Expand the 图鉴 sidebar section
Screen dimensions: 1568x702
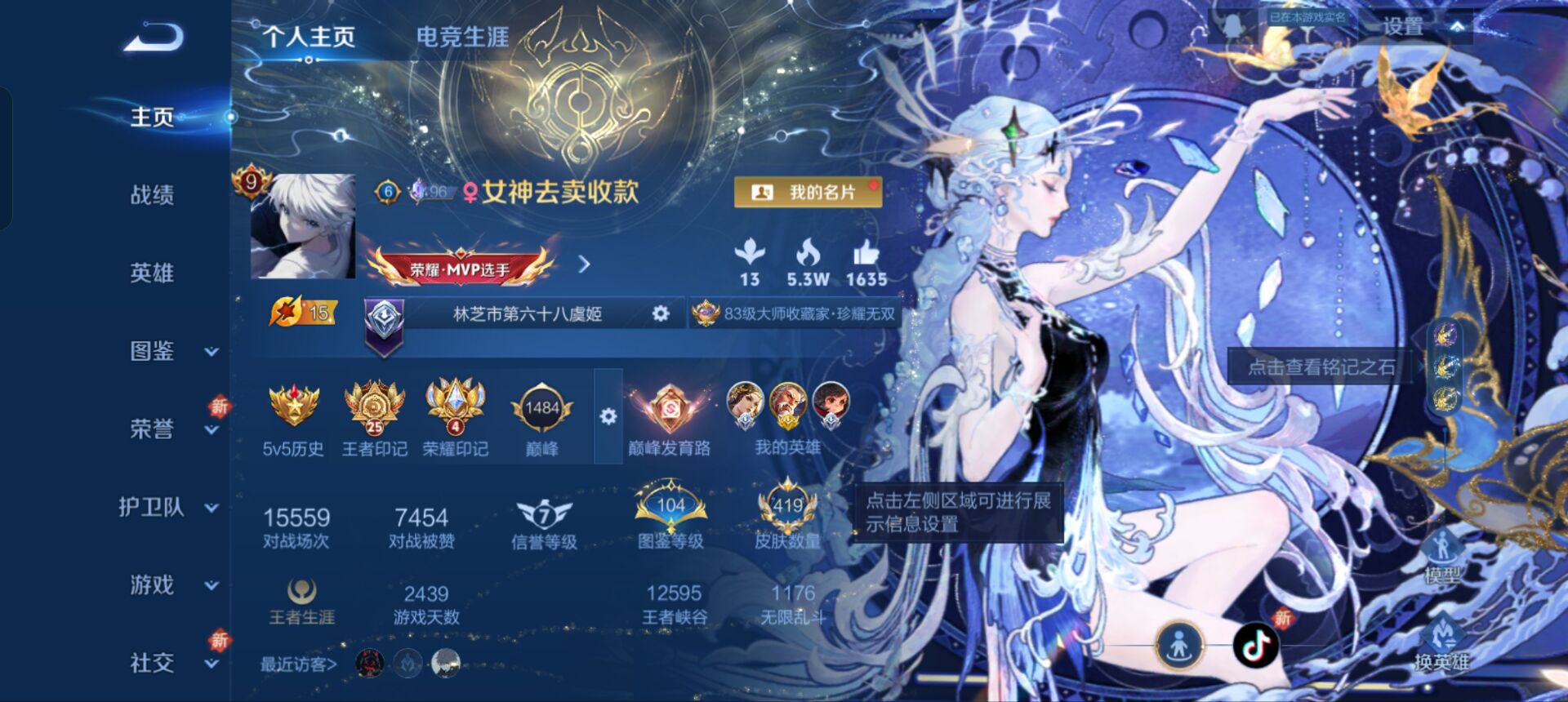(163, 352)
